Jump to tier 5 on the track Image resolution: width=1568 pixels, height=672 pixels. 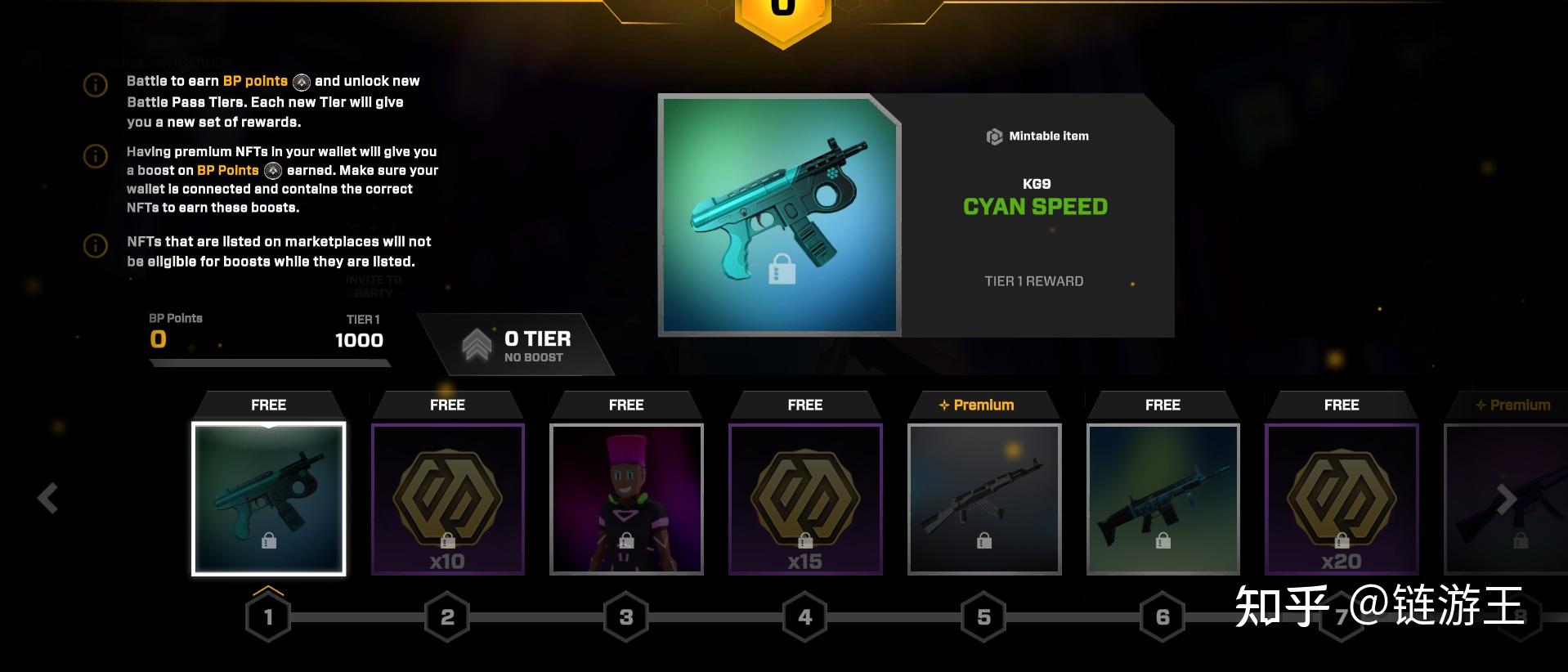point(984,617)
